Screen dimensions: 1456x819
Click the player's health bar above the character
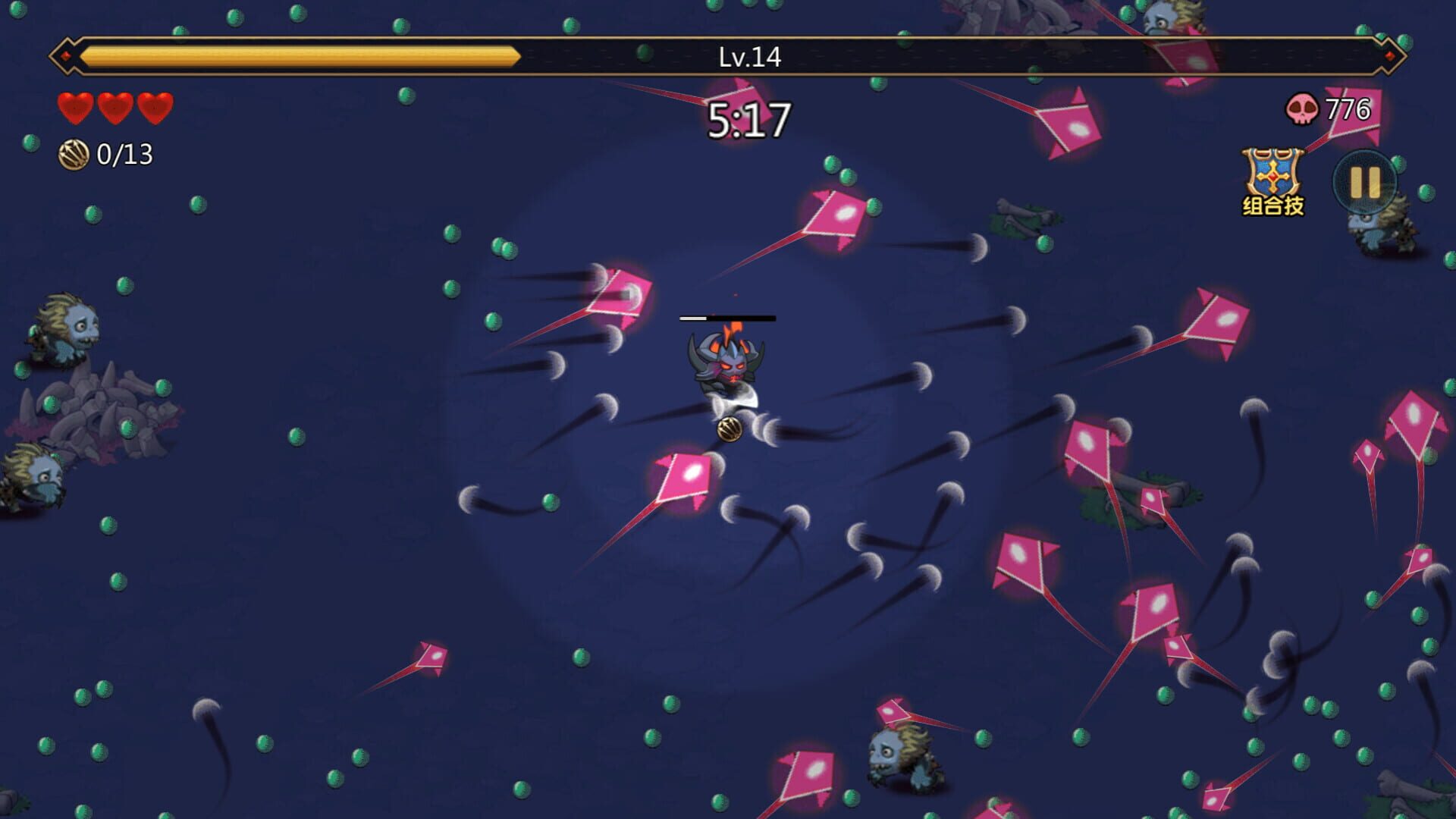point(728,318)
